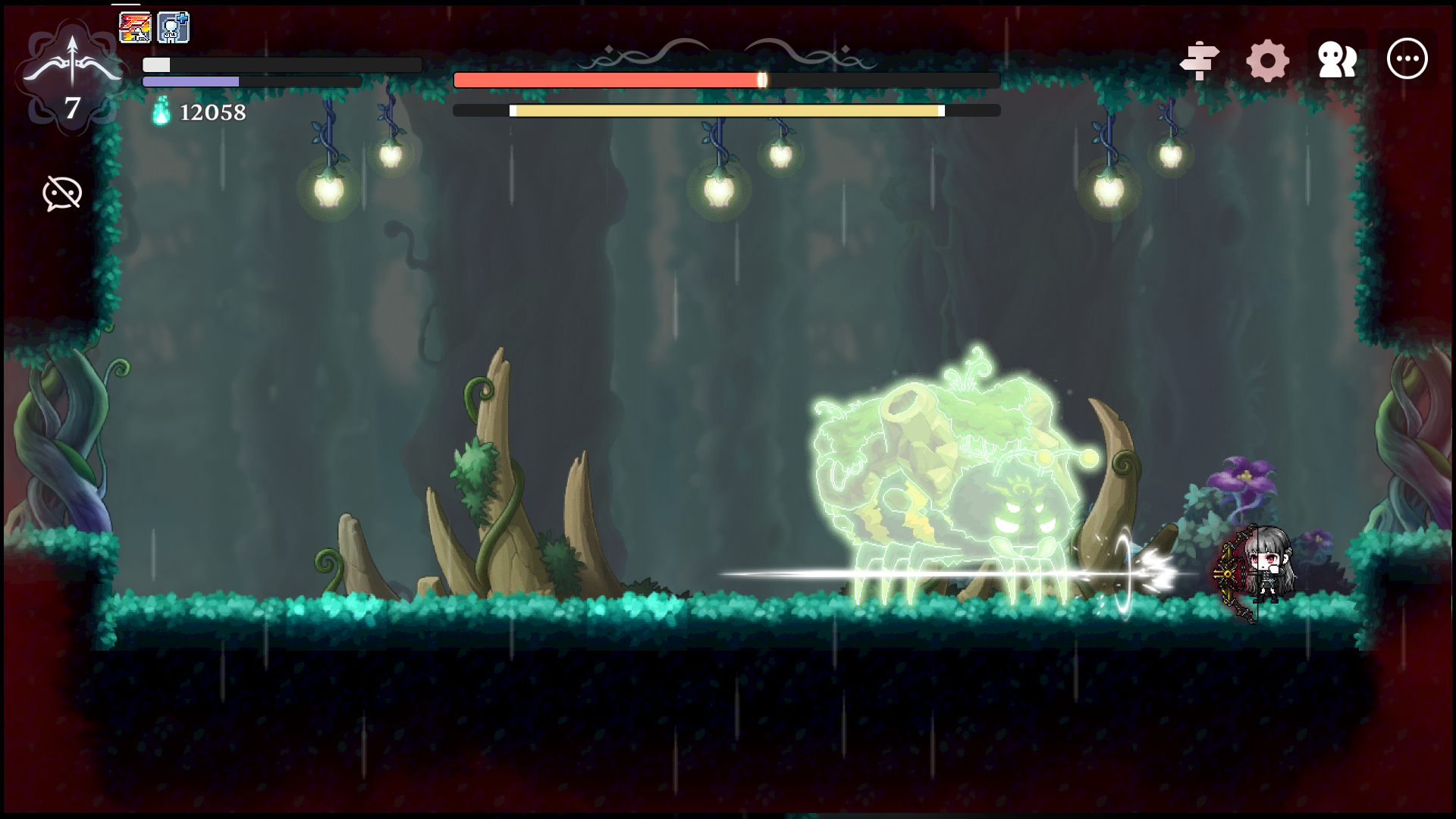
Task: Inspect the fiery dash attack buff icon
Action: click(135, 27)
